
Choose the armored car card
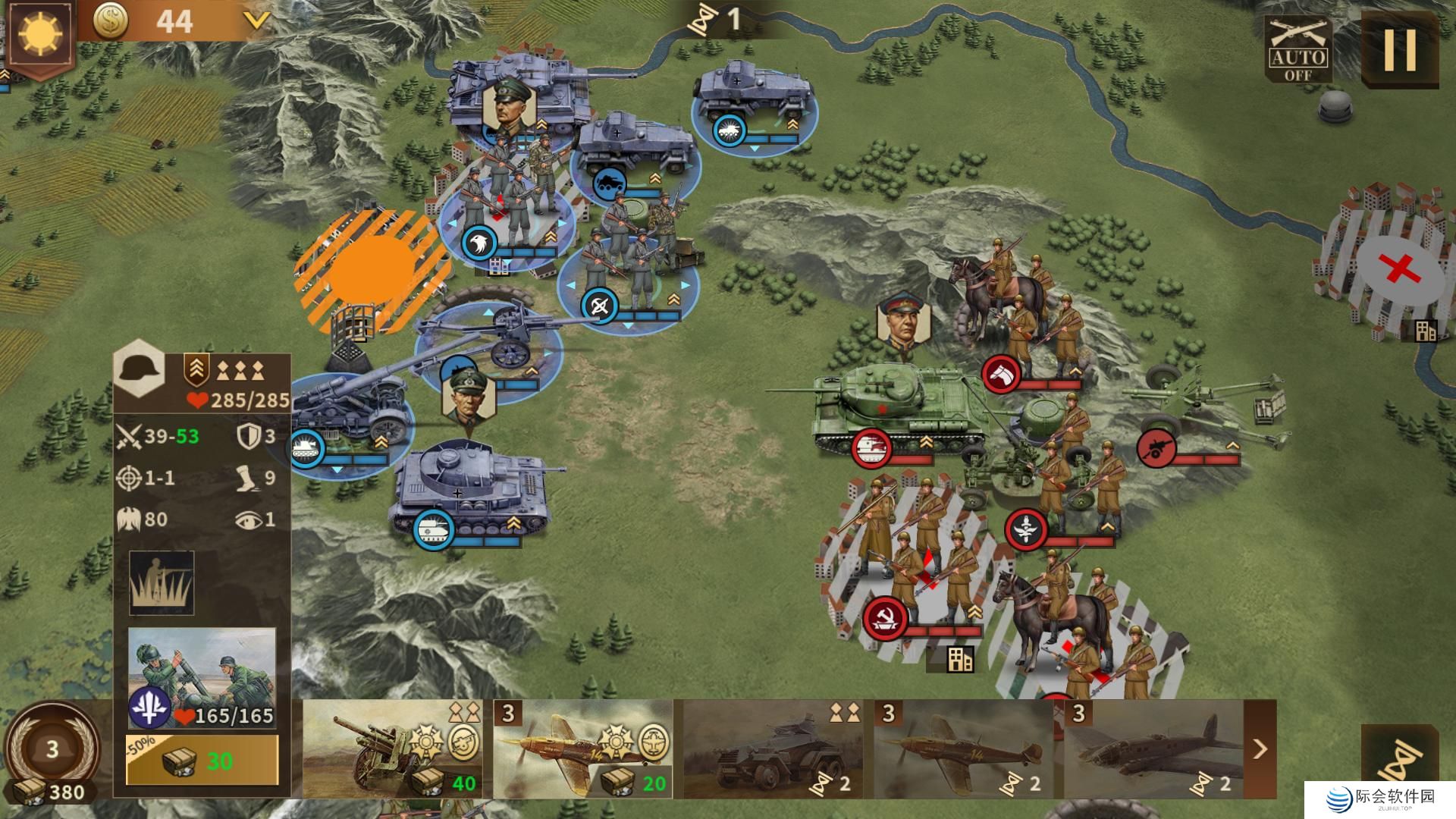tap(773, 749)
